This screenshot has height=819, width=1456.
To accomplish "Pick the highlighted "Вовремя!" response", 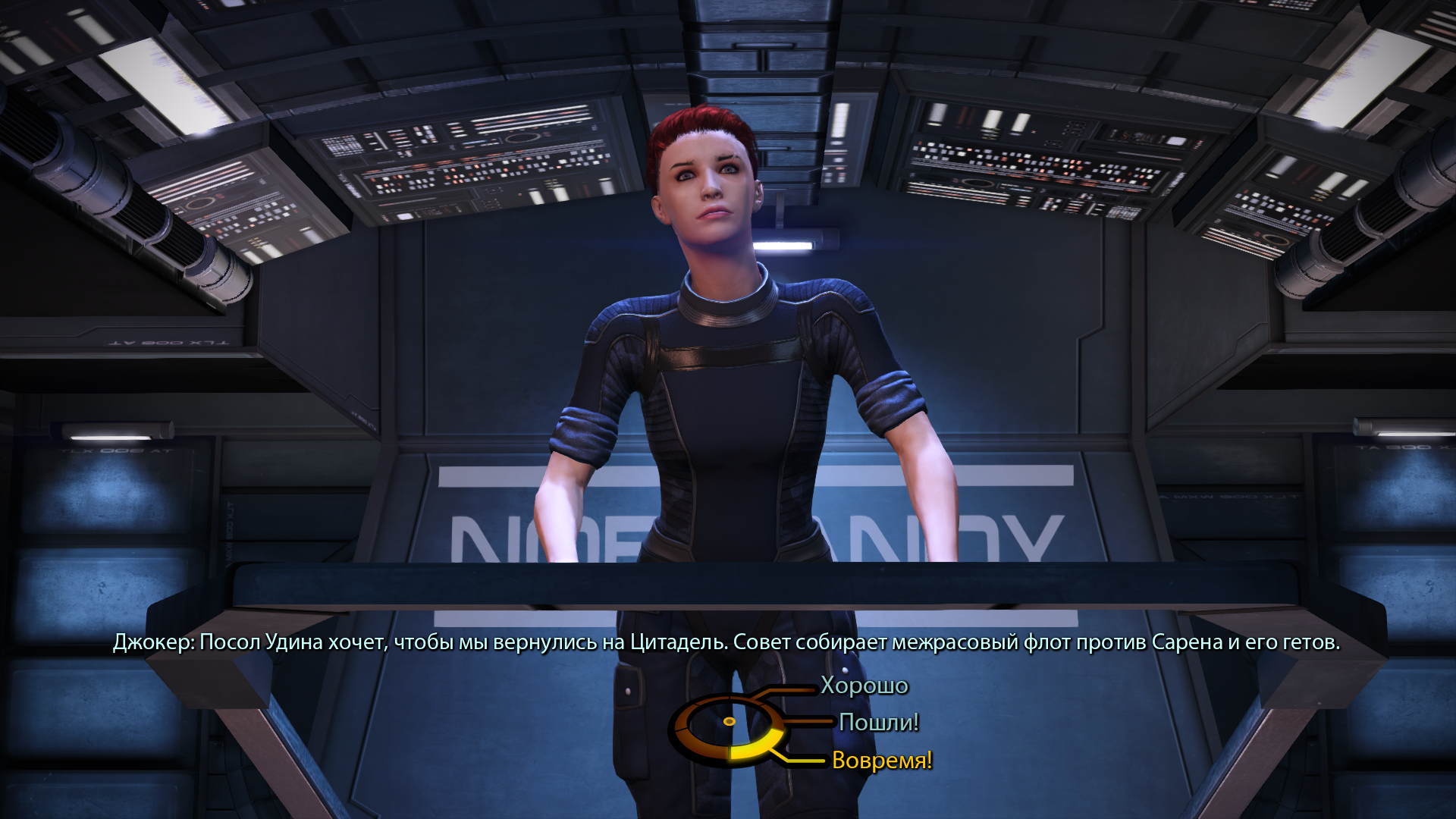I will [x=881, y=760].
